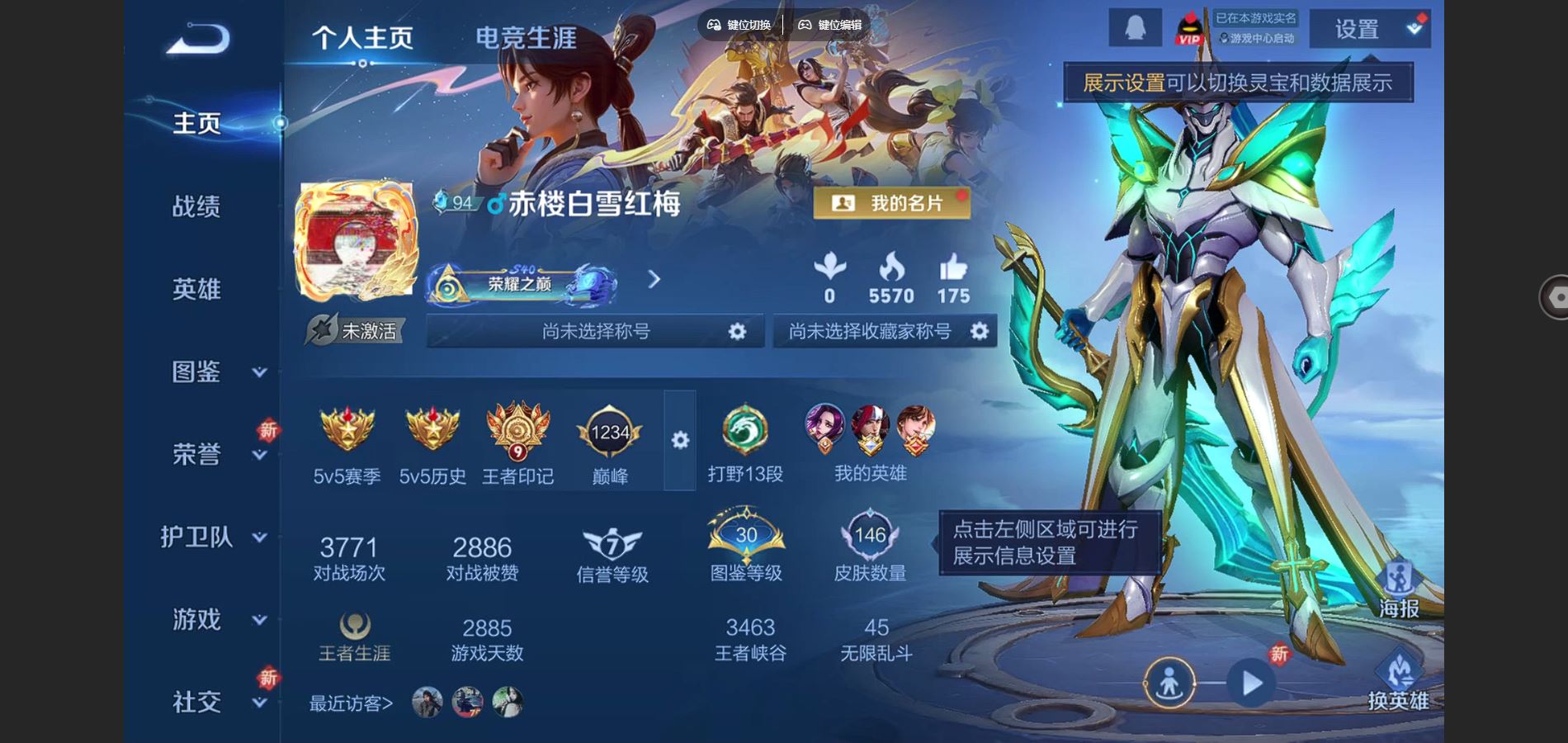This screenshot has height=743, width=1568.
Task: Choose a title via 尚未选择称号 bar
Action: [x=595, y=331]
